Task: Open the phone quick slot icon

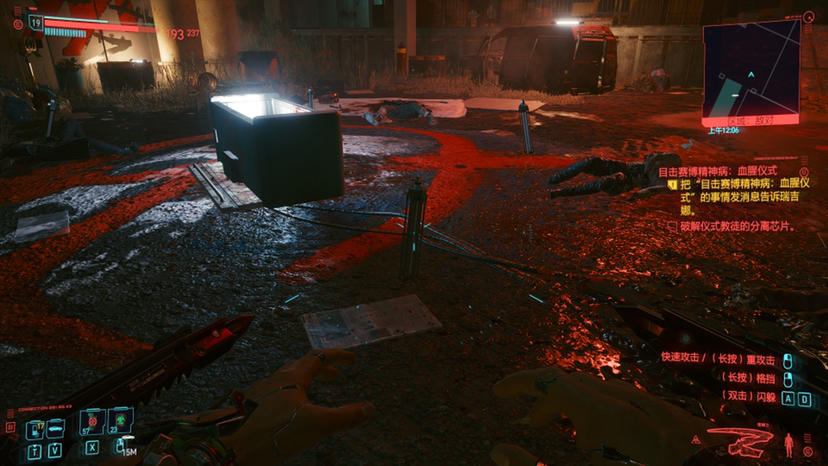Action: point(34,428)
